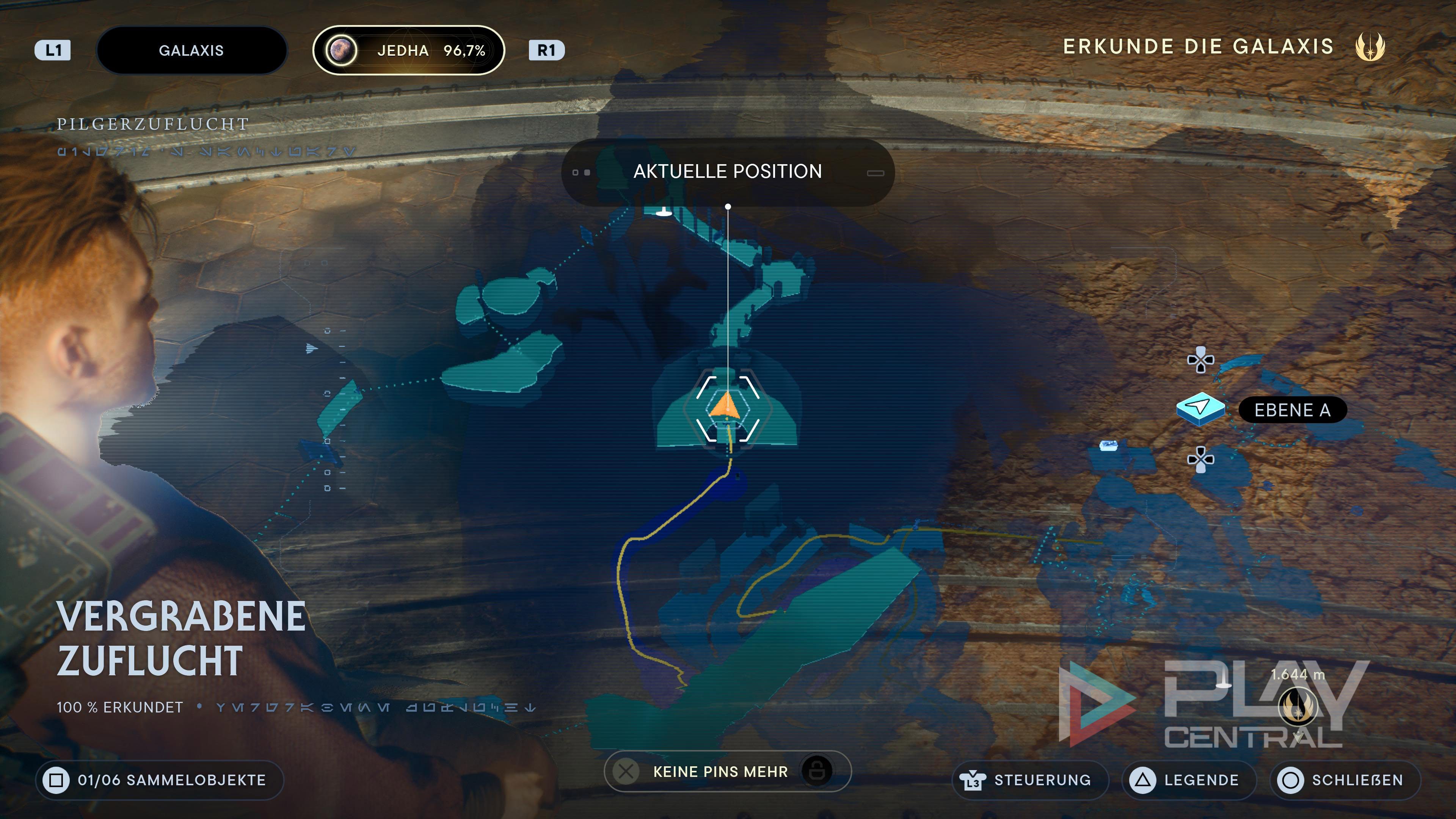
Task: Click the Erkunde die Galaxis objective
Action: 1198,46
